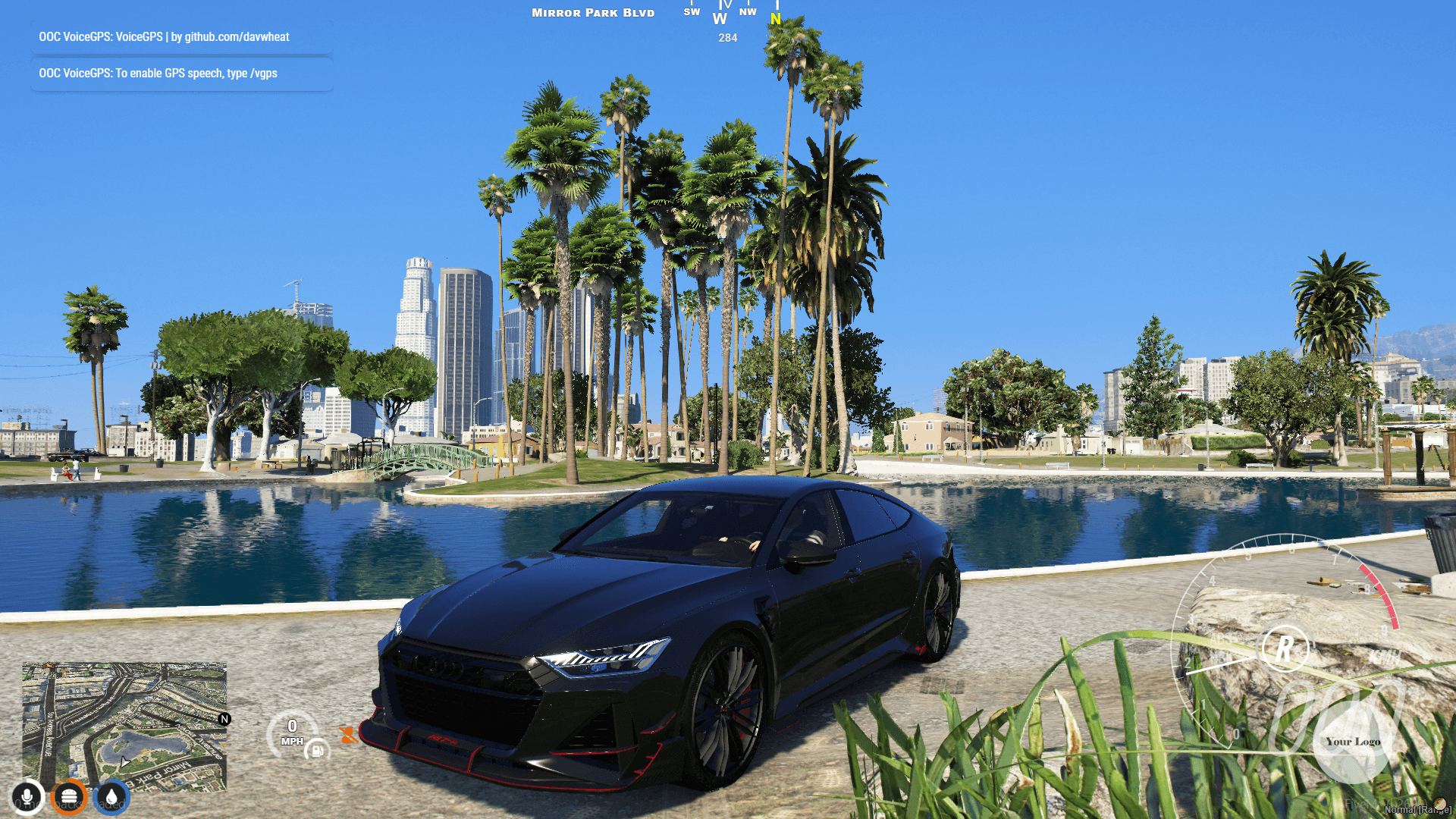The width and height of the screenshot is (1456, 819).
Task: Click the N marker on the minimap
Action: click(x=224, y=717)
